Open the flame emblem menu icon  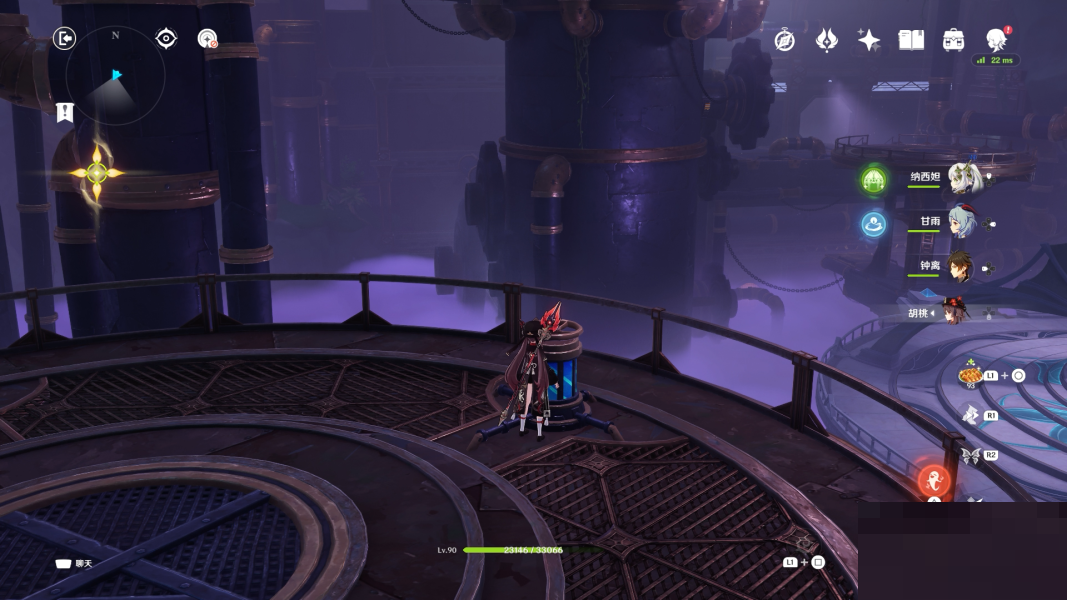click(x=827, y=40)
